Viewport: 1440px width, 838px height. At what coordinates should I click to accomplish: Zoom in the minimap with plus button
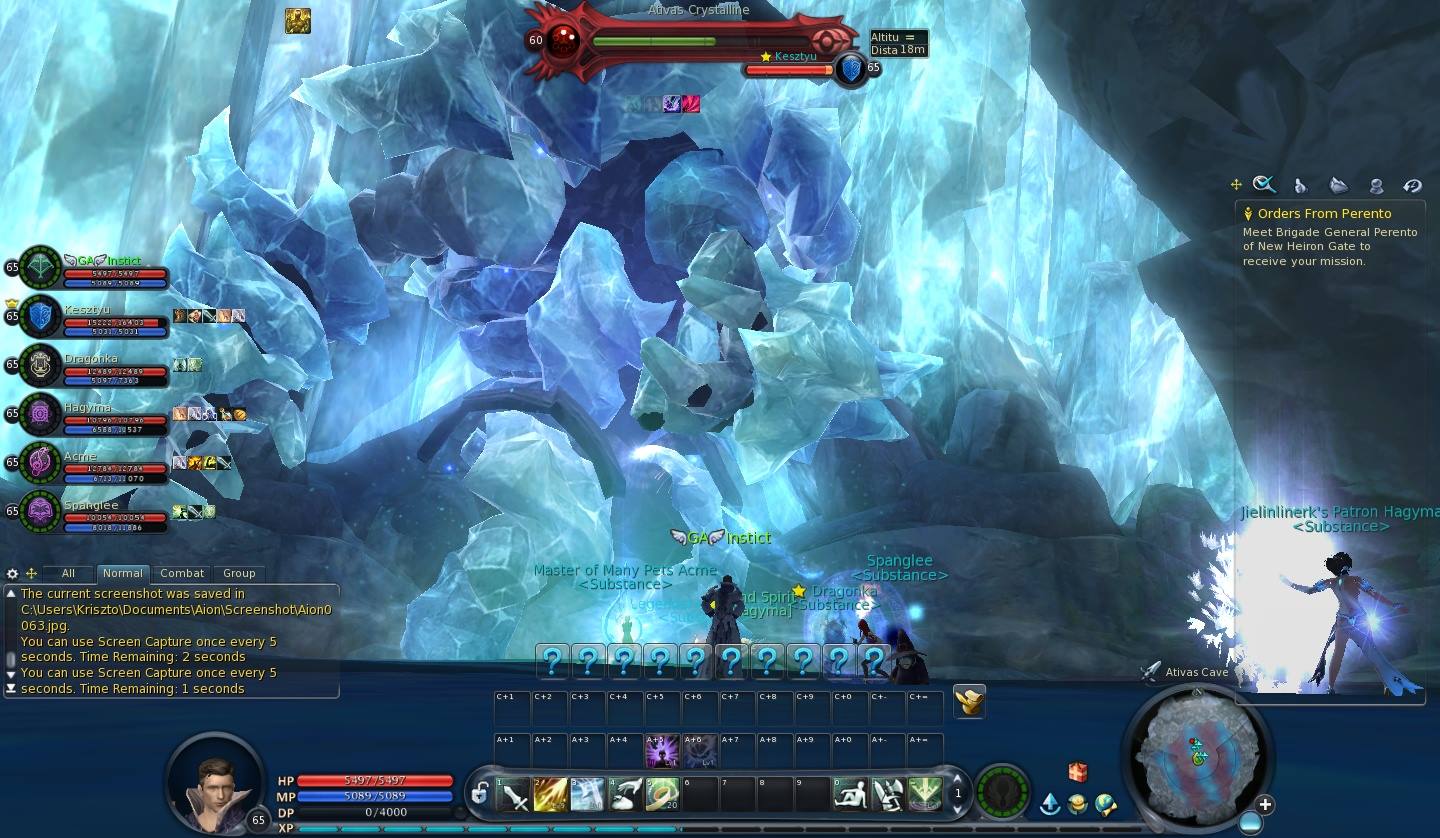coord(1265,805)
